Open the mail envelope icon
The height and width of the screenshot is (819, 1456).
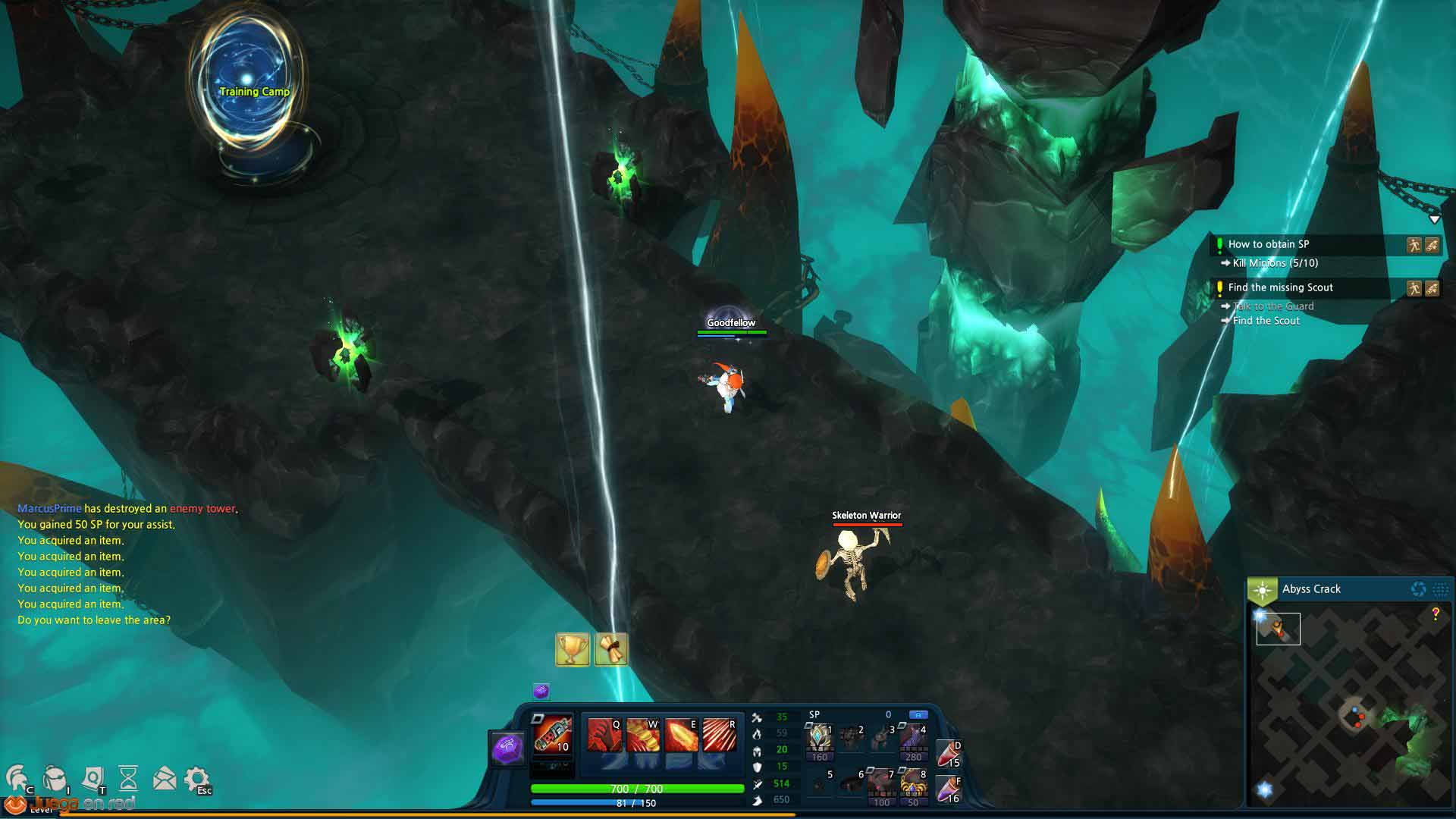(164, 778)
